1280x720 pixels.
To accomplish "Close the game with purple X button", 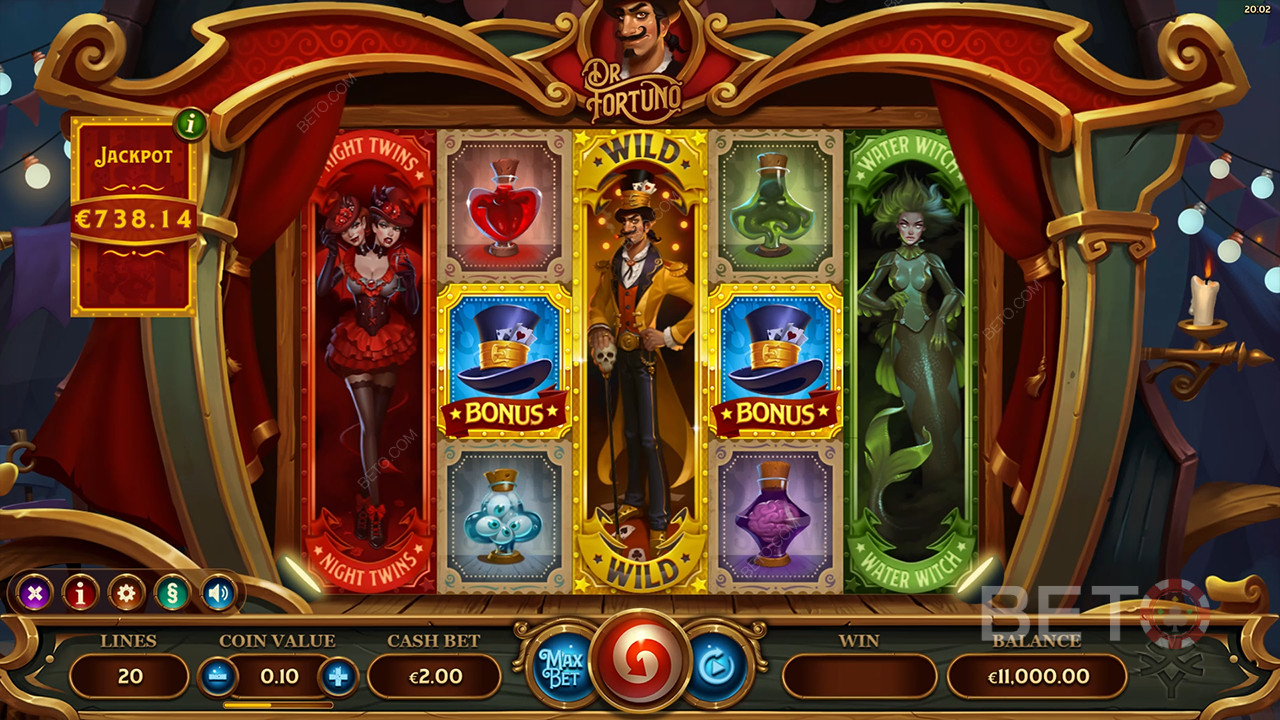I will pyautogui.click(x=35, y=593).
